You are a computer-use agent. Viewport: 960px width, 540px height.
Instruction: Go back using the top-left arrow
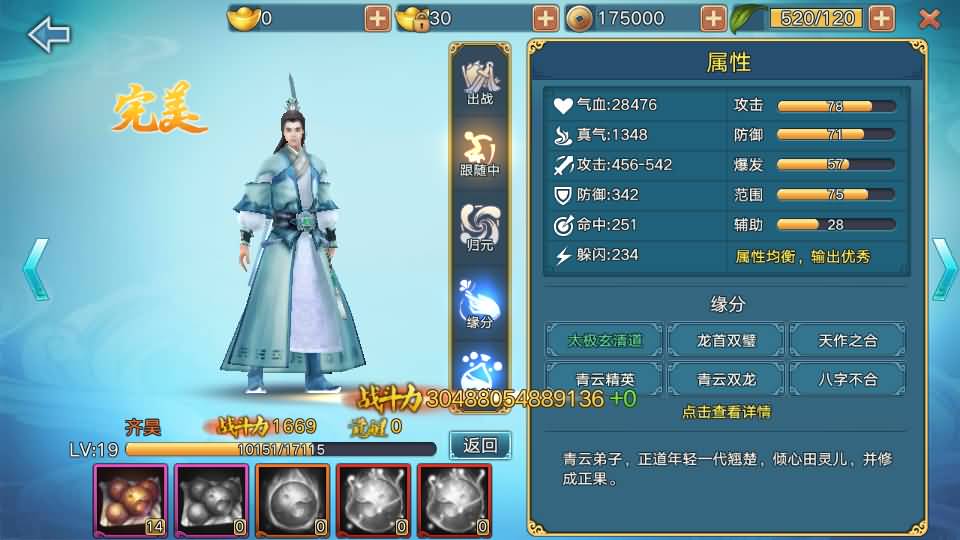47,35
